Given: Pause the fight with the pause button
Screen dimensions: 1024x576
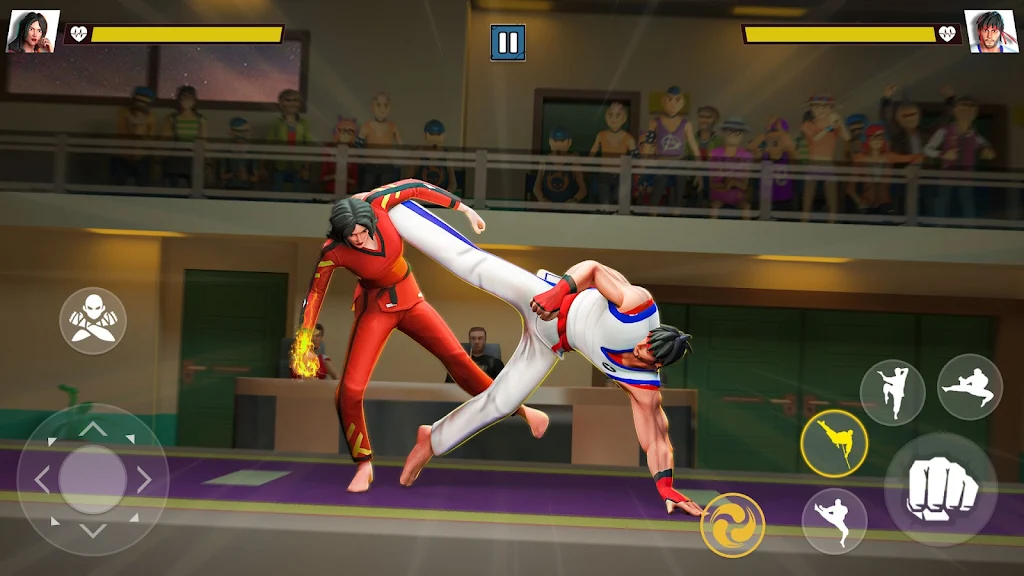Looking at the screenshot, I should click(x=508, y=42).
